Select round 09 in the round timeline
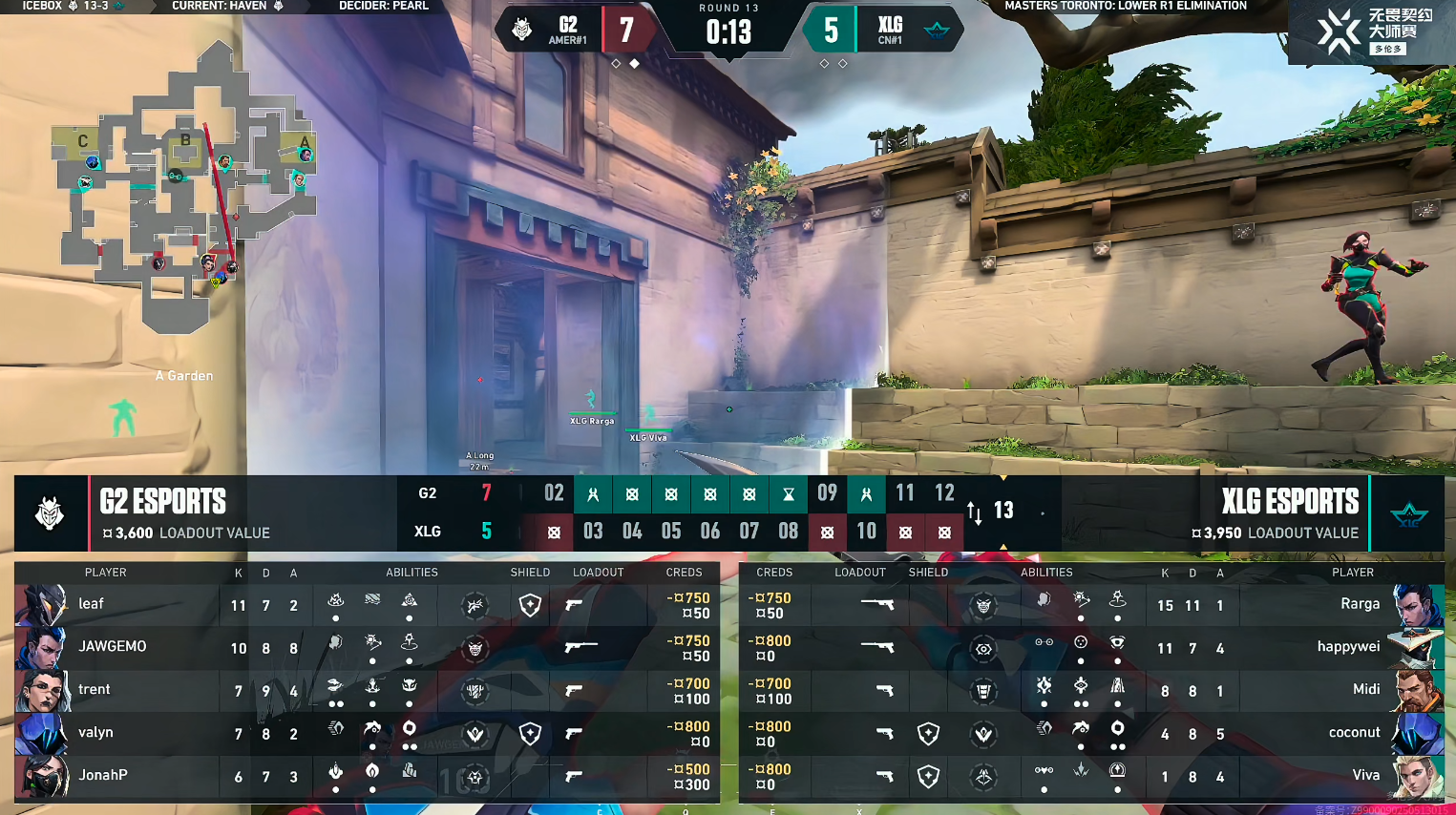This screenshot has height=815, width=1456. pyautogui.click(x=827, y=493)
